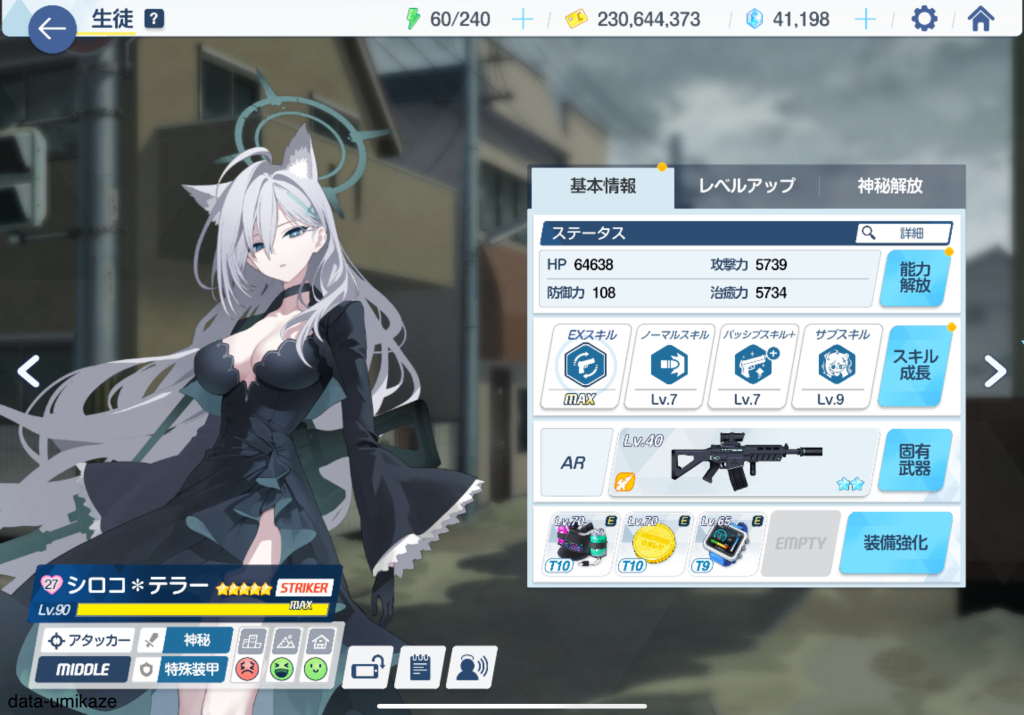Open the student voice icon

pyautogui.click(x=470, y=667)
